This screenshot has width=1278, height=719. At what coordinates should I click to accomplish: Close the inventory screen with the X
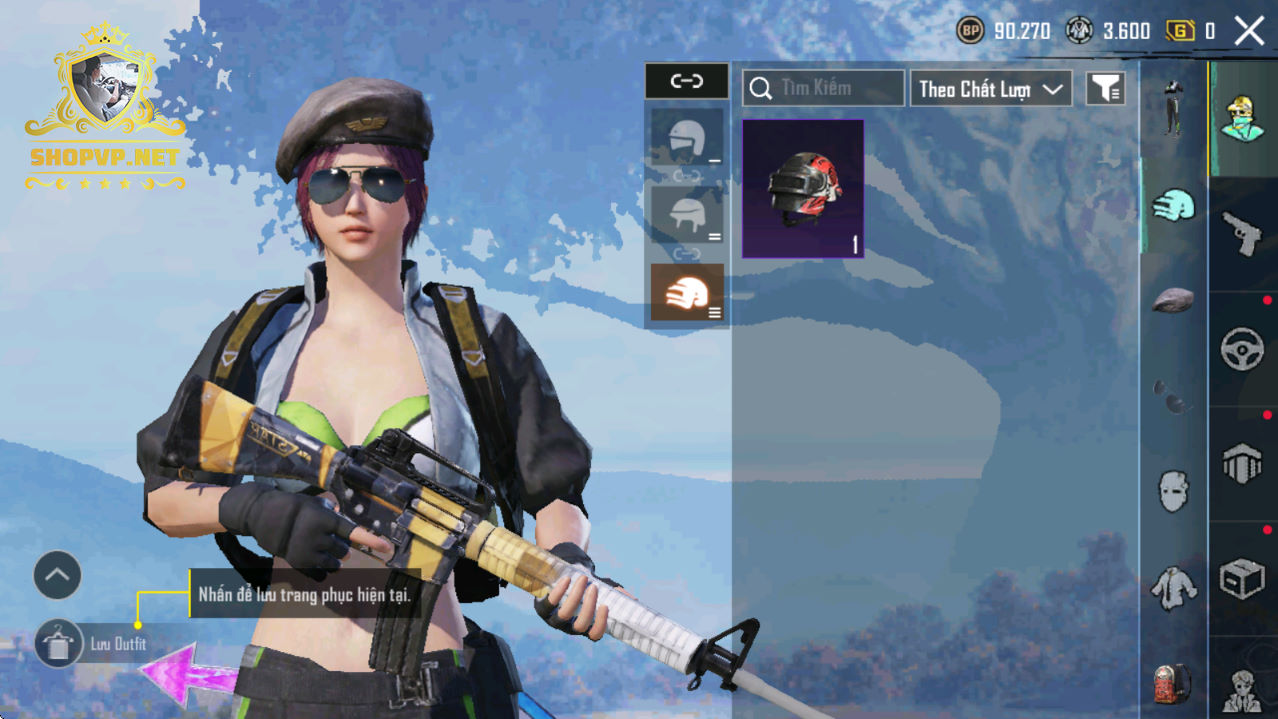[1249, 31]
